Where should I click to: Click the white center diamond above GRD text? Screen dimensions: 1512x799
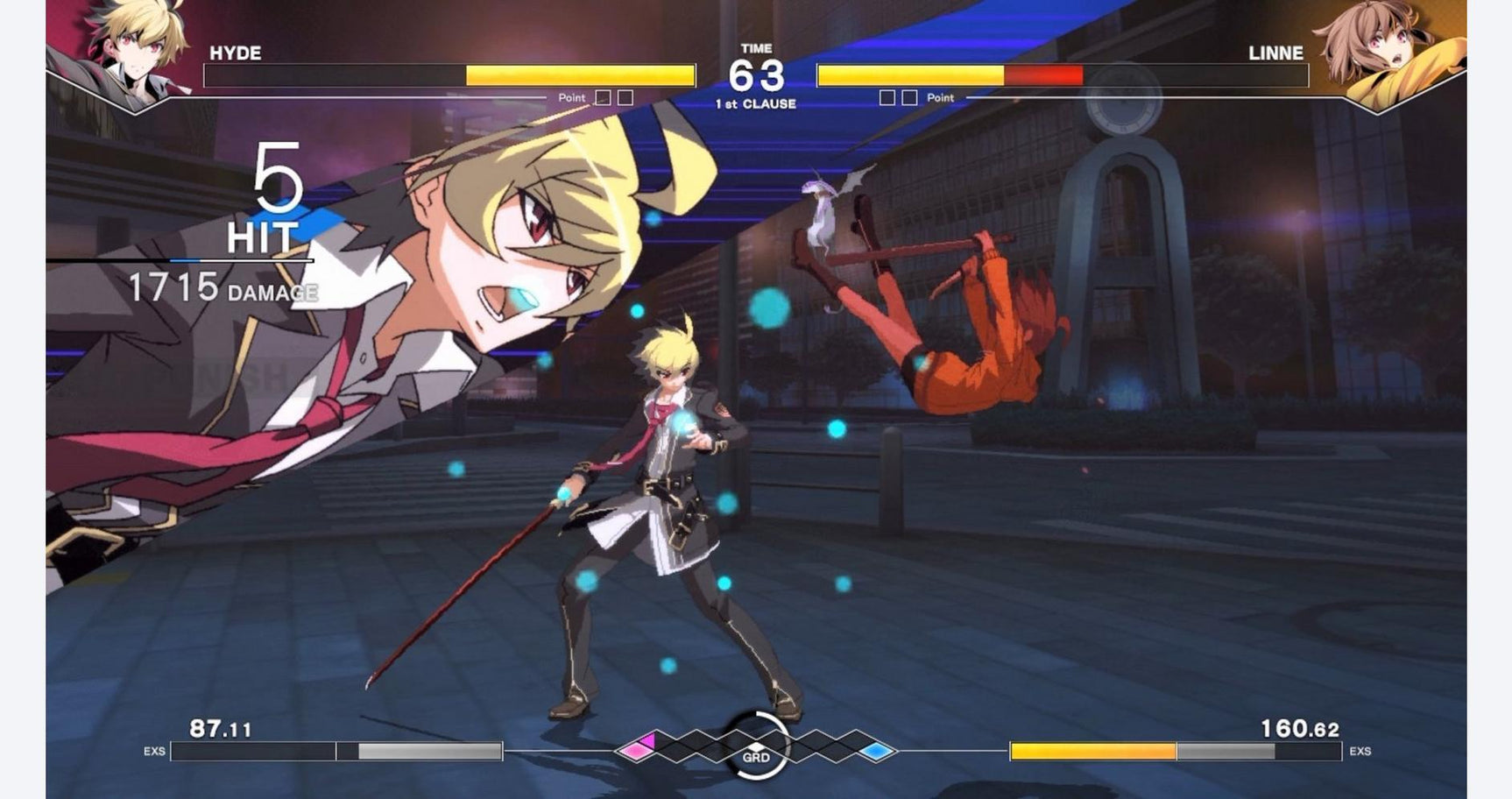point(756,746)
